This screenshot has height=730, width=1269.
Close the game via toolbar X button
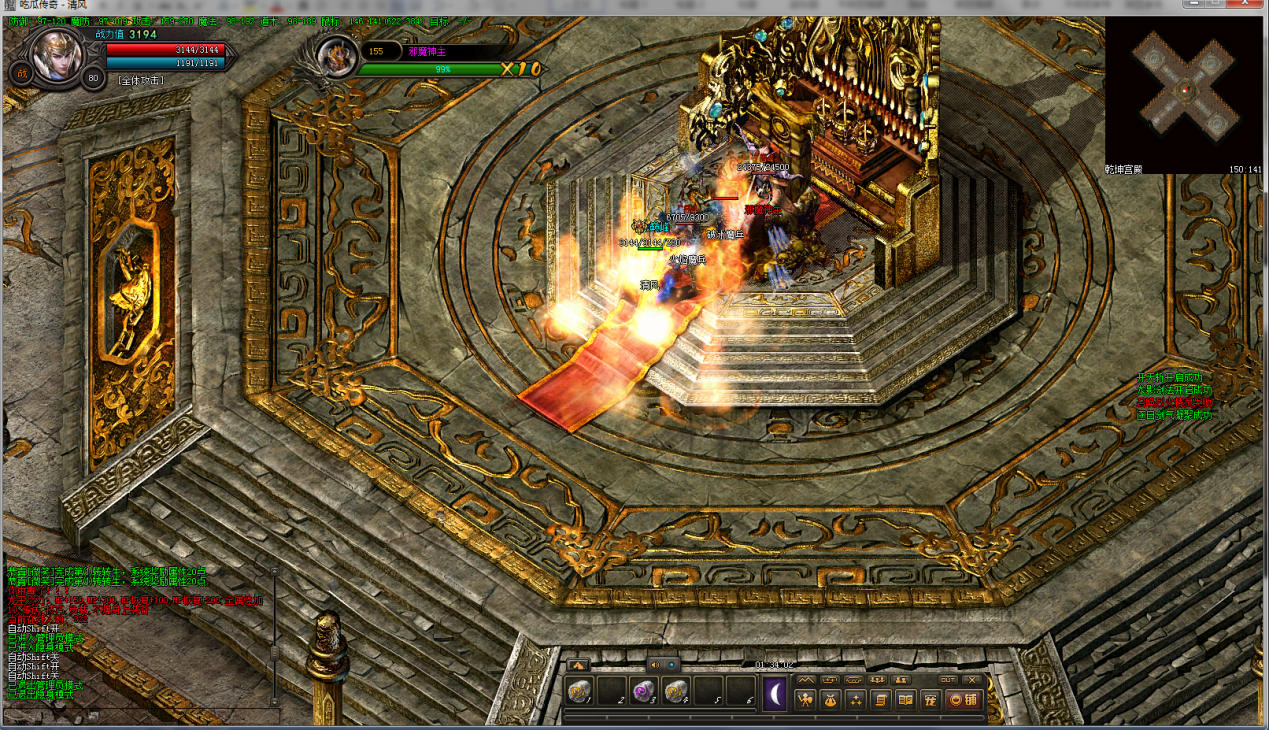[x=973, y=680]
